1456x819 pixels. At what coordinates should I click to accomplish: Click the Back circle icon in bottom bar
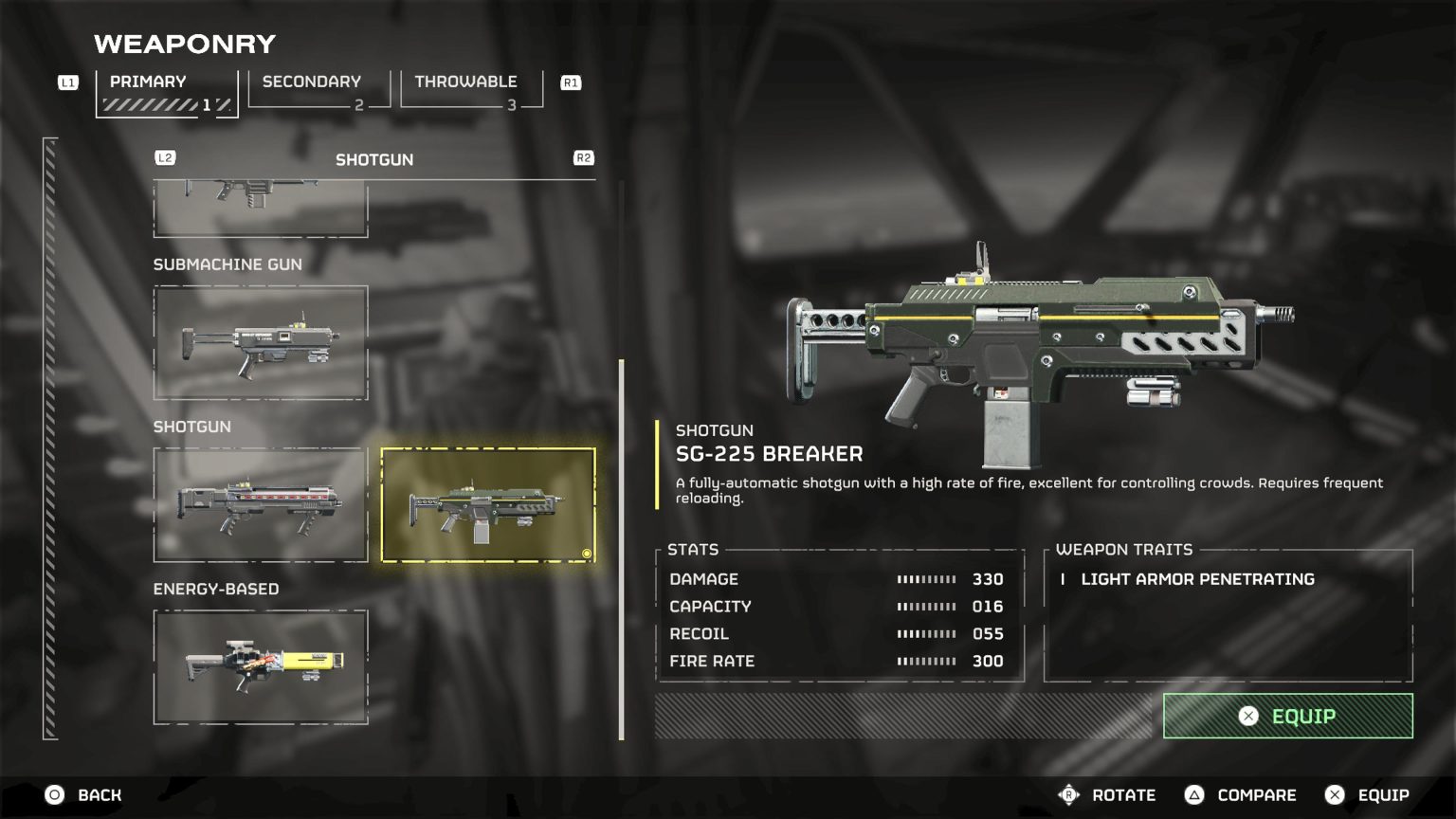click(x=54, y=794)
